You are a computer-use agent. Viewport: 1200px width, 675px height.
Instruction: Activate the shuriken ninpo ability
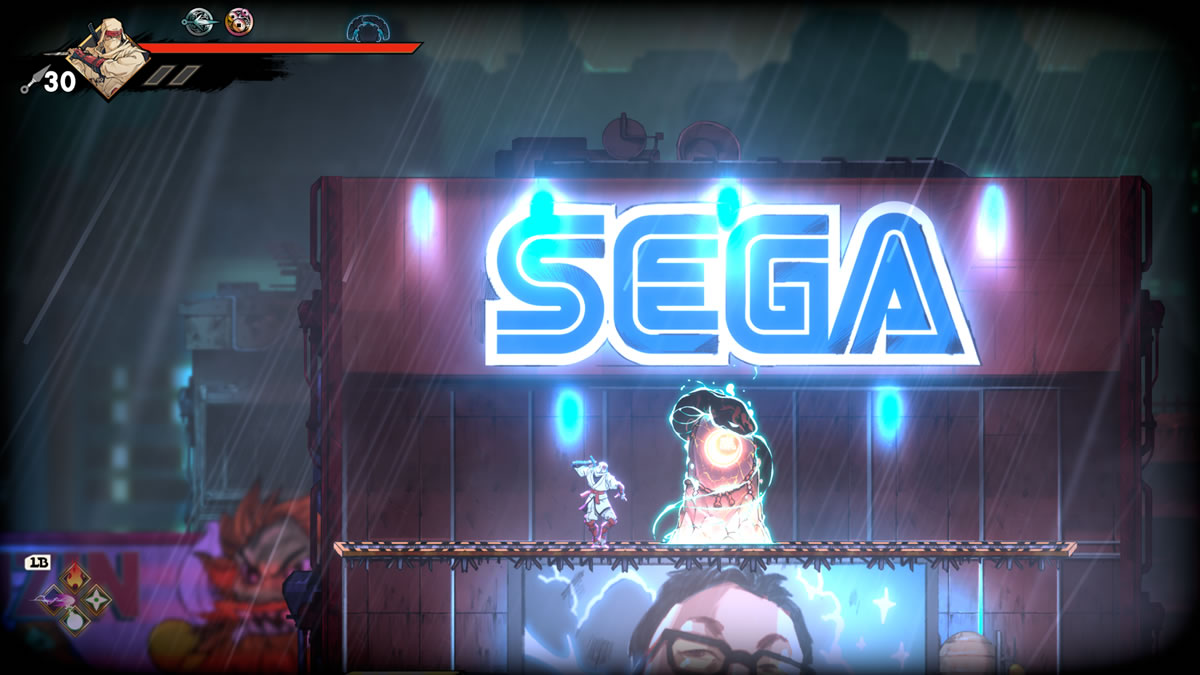[x=96, y=599]
